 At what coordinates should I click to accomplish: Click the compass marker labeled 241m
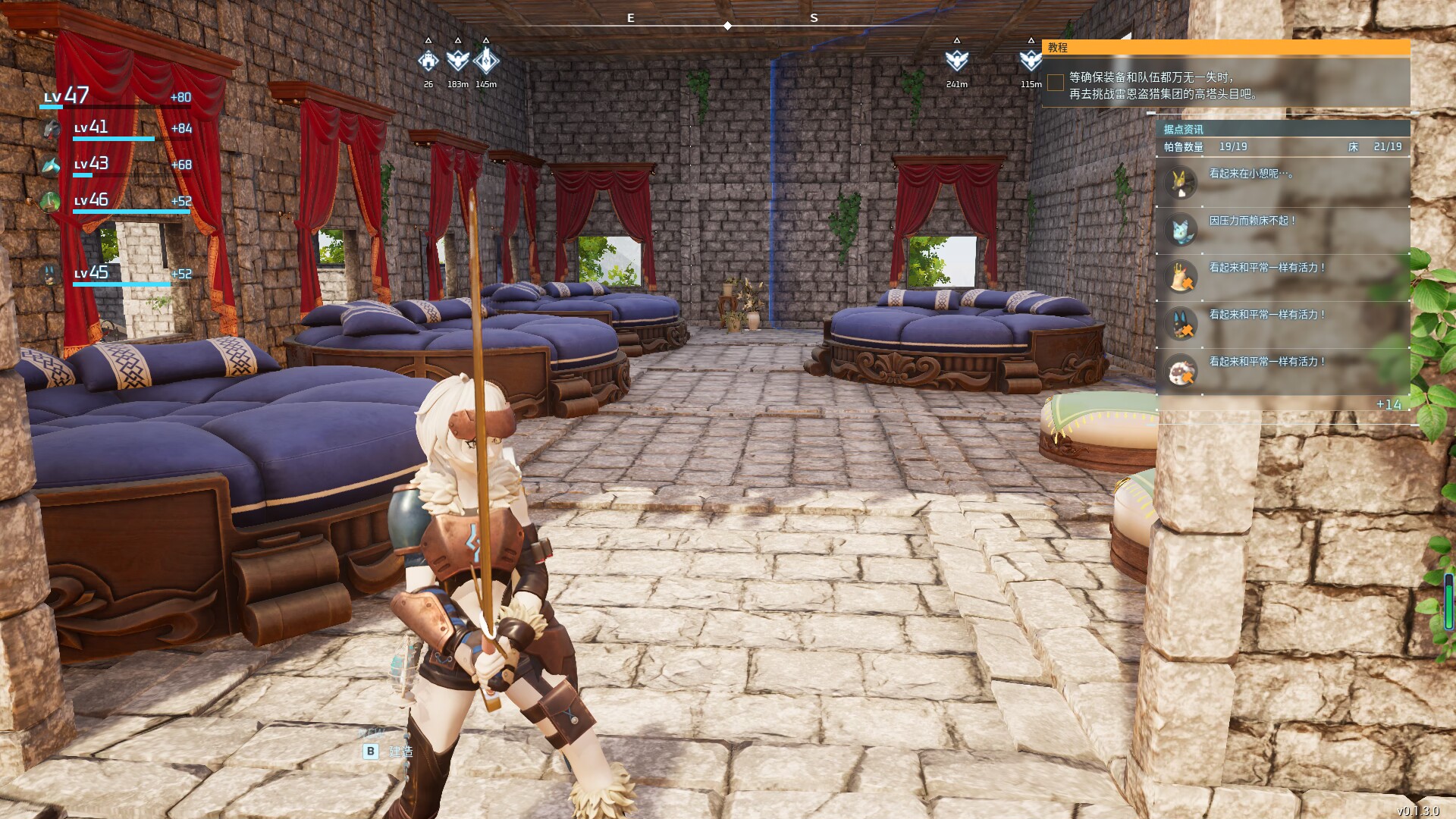(957, 61)
